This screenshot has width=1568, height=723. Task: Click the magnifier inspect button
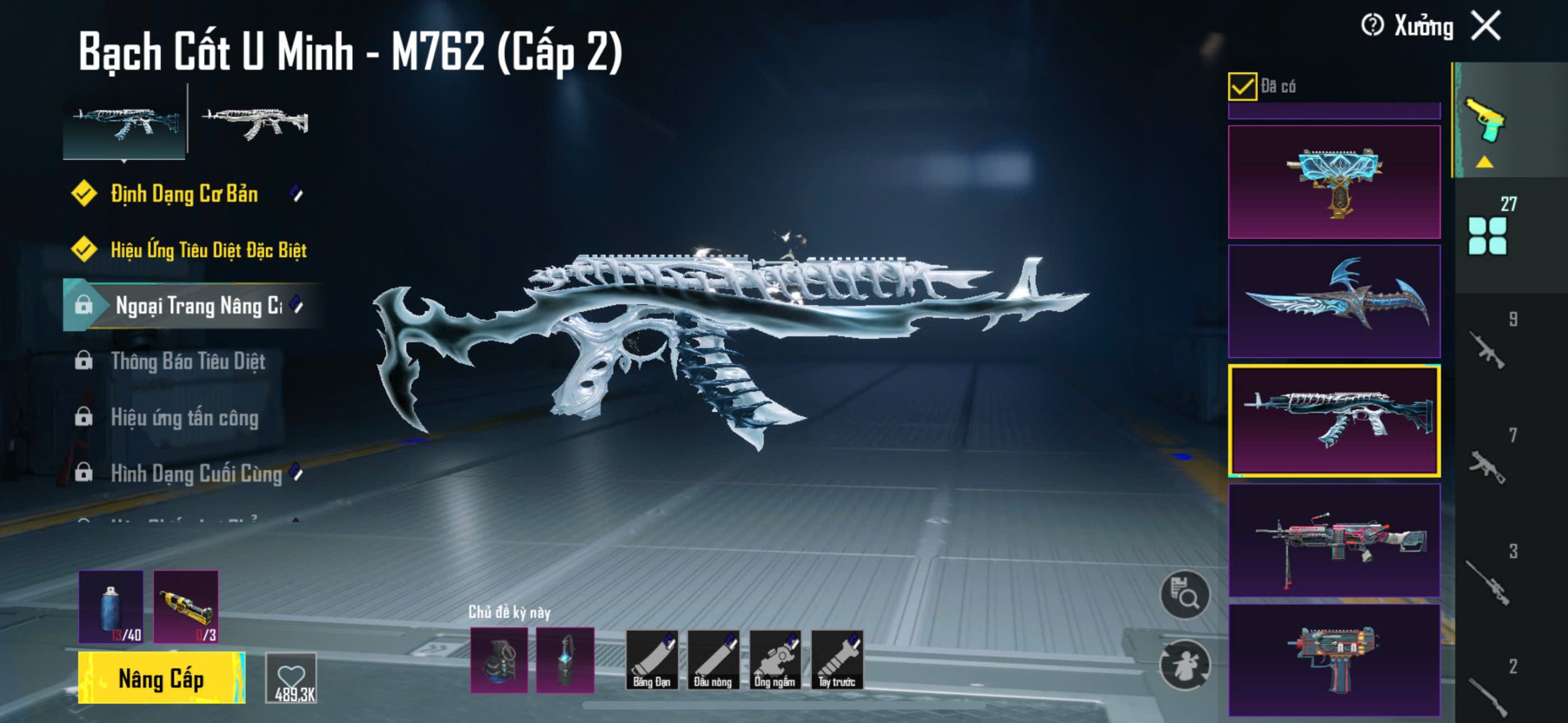[1185, 594]
